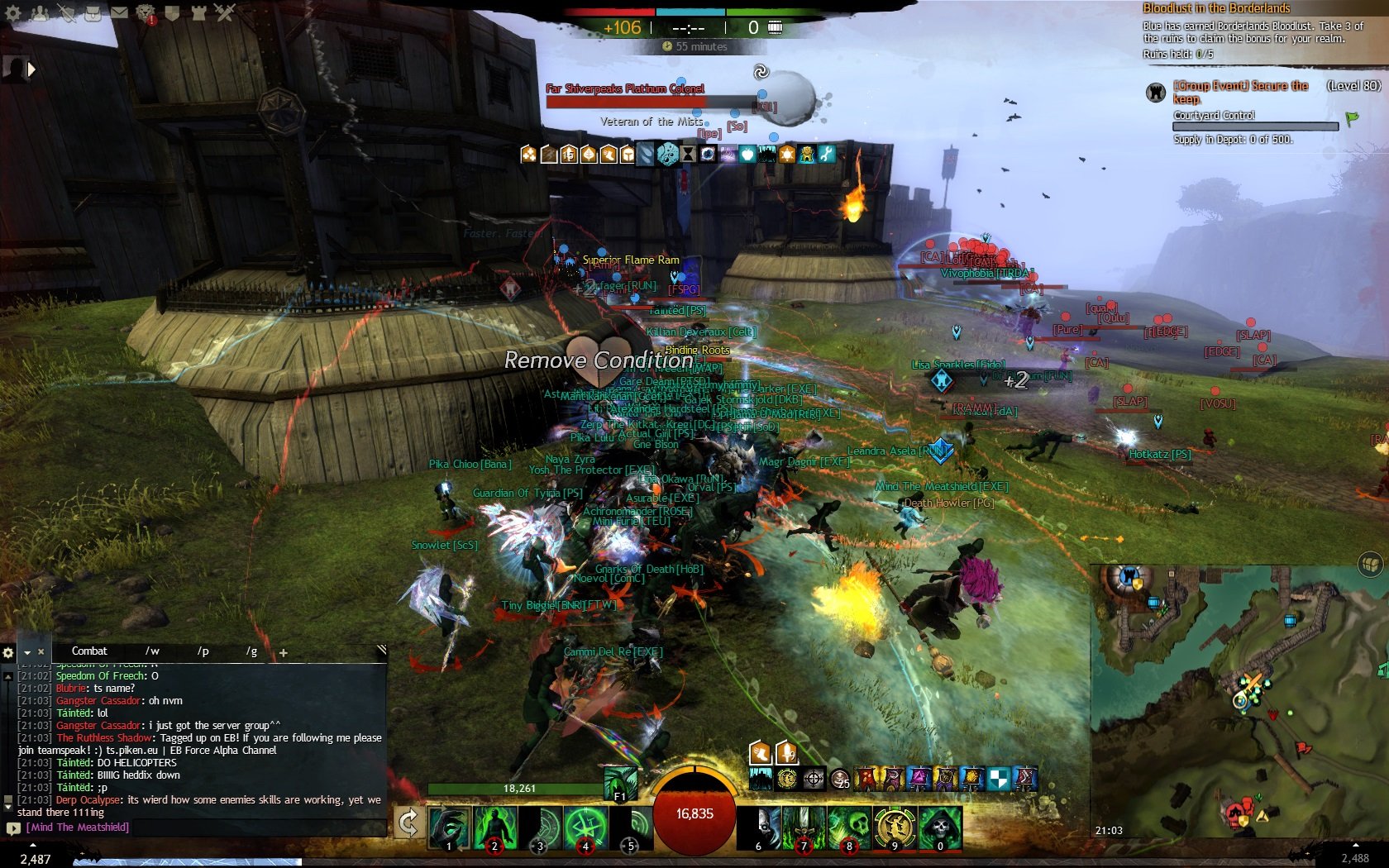Open chat options gear
Screen dimensions: 1389x868
[8, 652]
